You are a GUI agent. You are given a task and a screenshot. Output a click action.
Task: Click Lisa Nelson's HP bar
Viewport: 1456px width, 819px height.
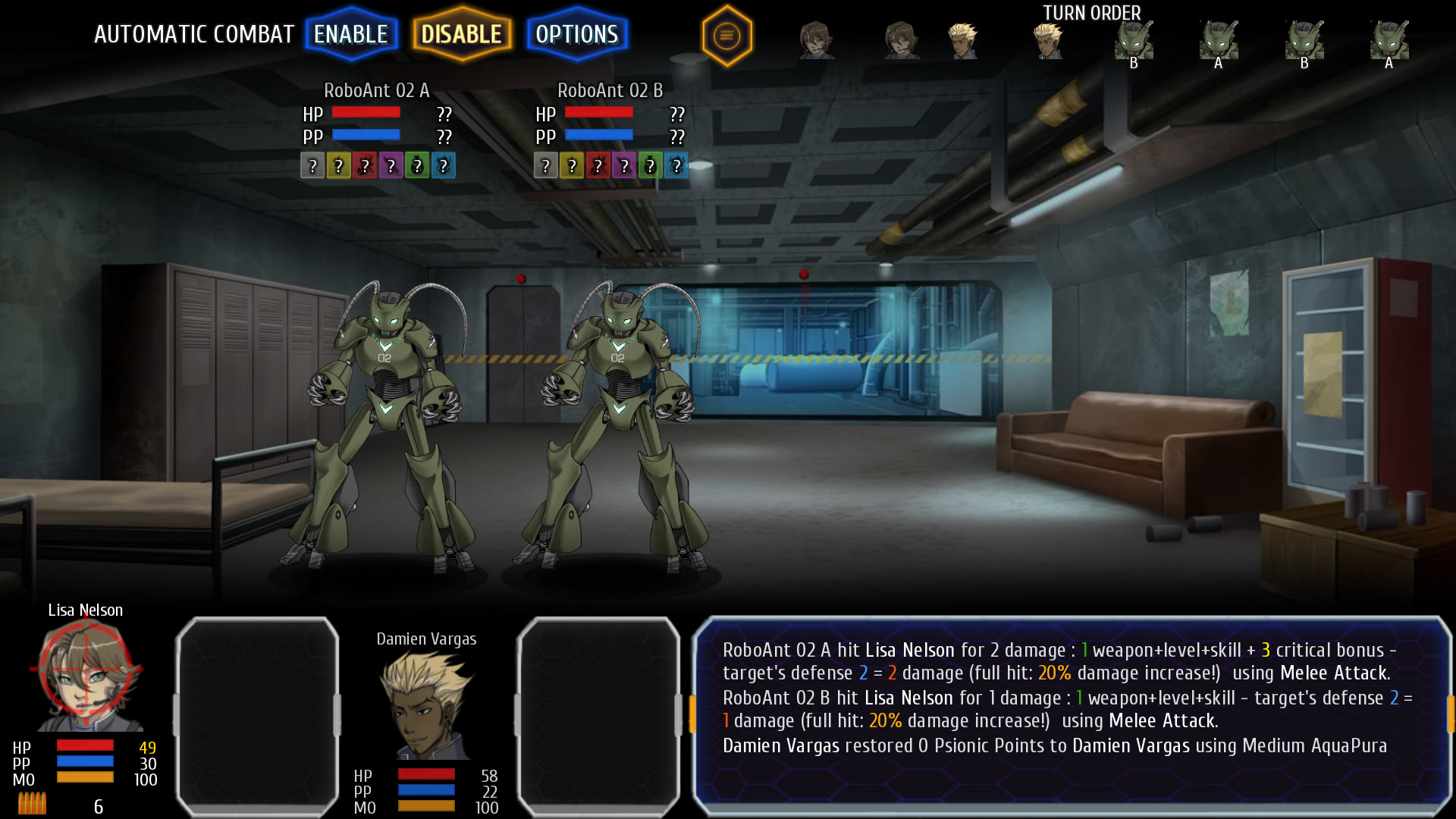[83, 746]
